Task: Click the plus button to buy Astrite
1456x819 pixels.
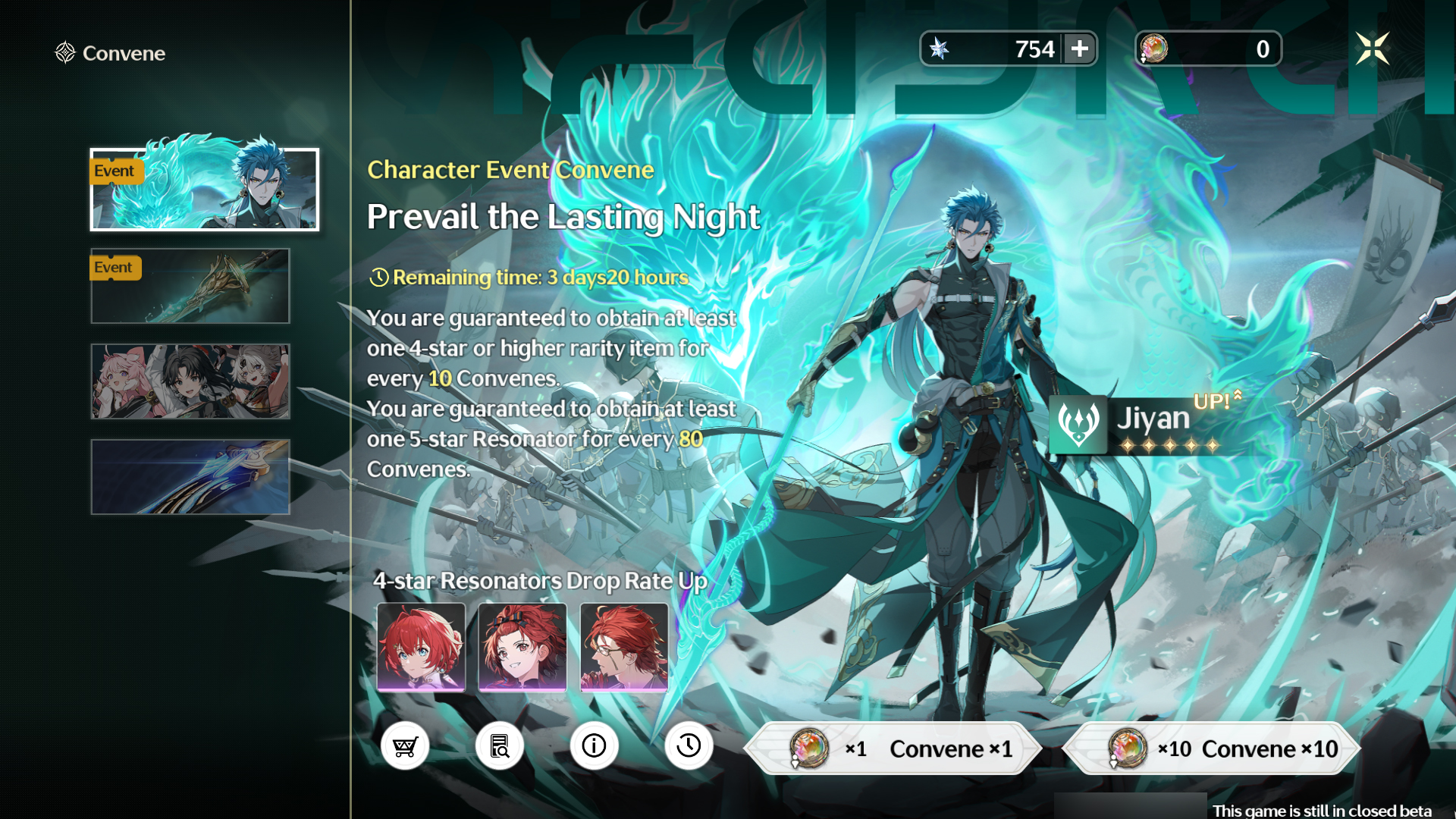Action: (1080, 49)
